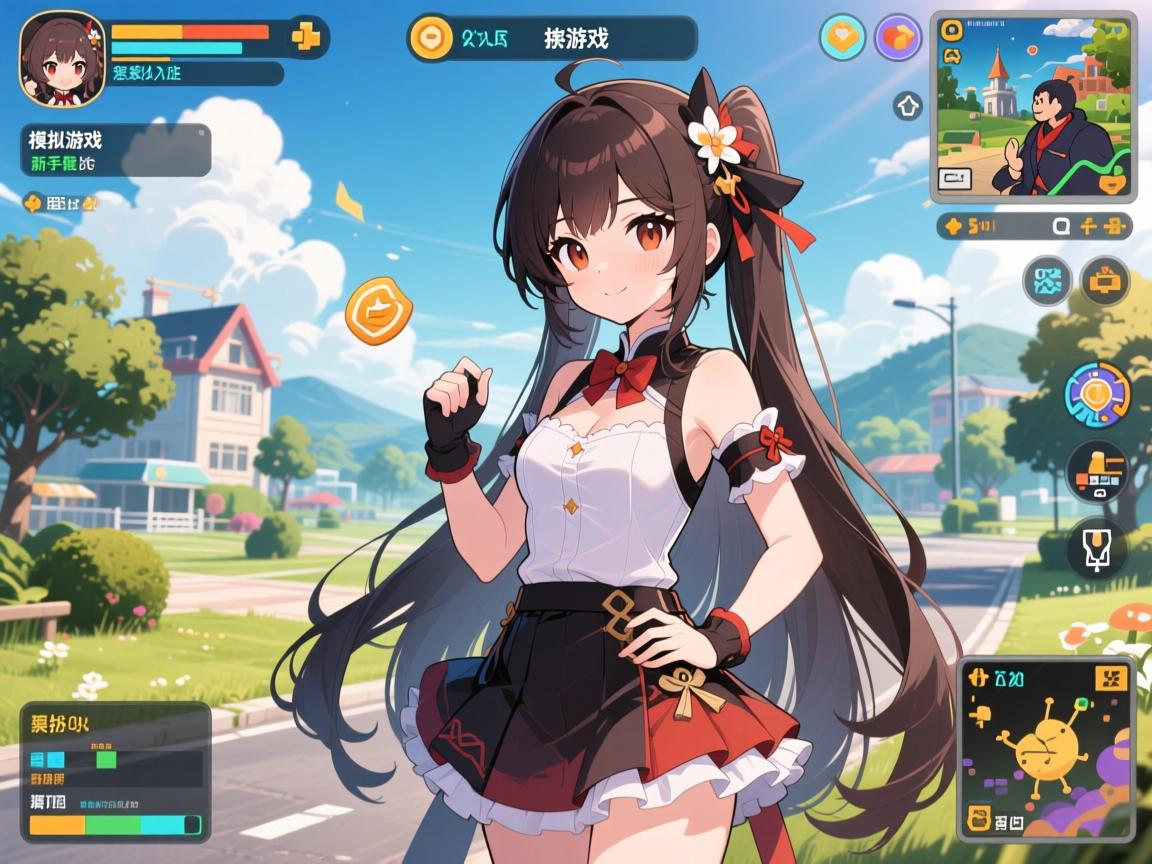Select the white shield outline round icon
The image size is (1152, 864).
point(1097,548)
